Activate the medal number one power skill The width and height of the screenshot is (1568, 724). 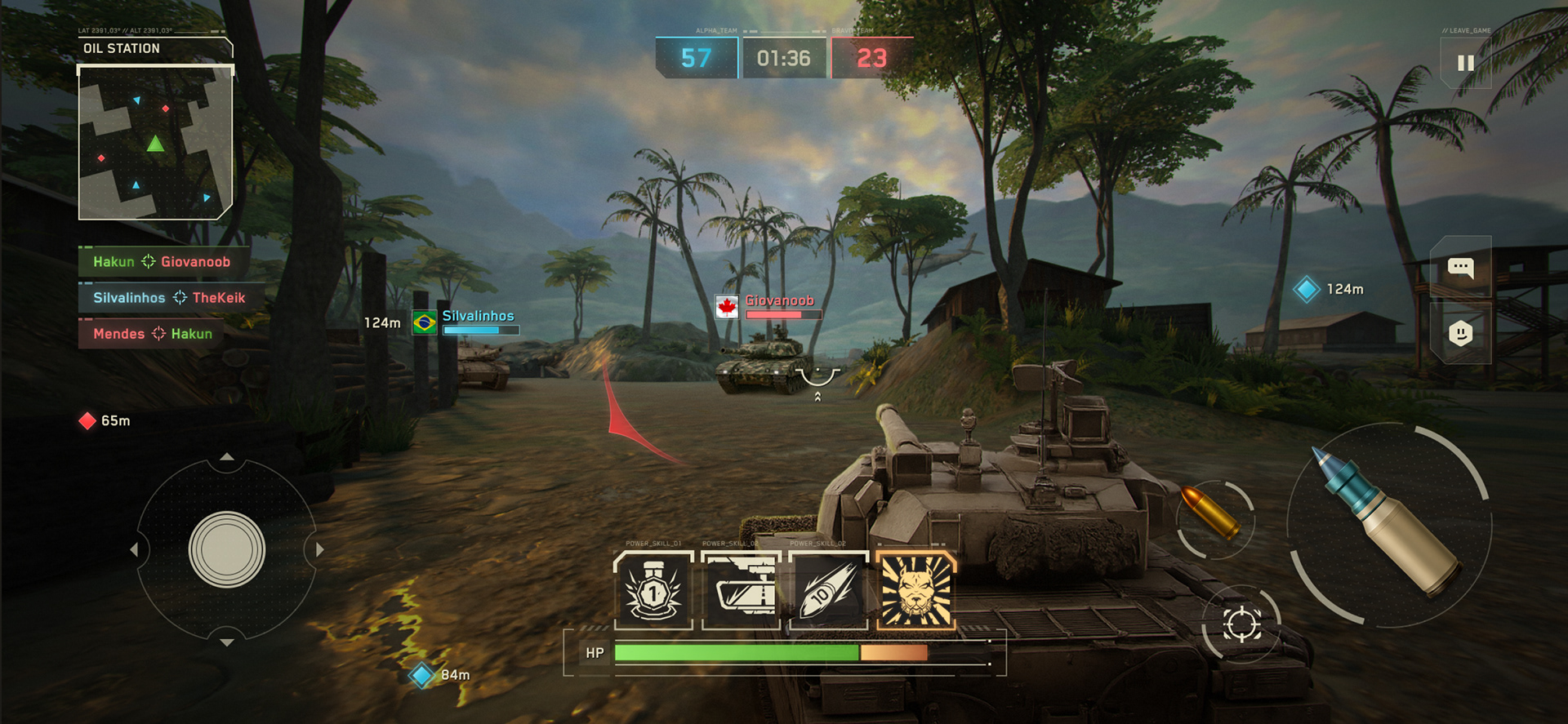(653, 590)
